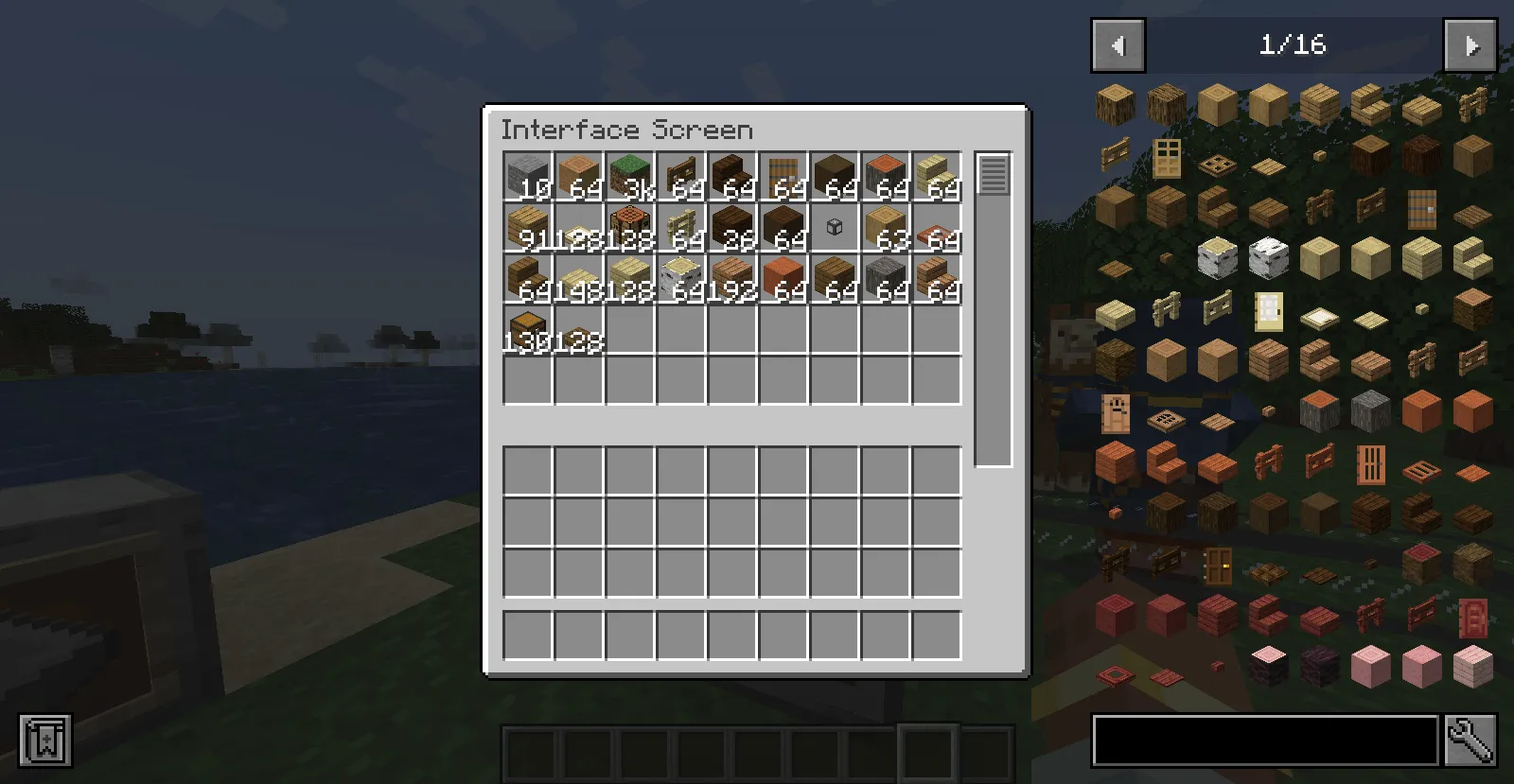This screenshot has width=1514, height=784.
Task: Click the bookmark list icon bottom left
Action: pyautogui.click(x=44, y=741)
